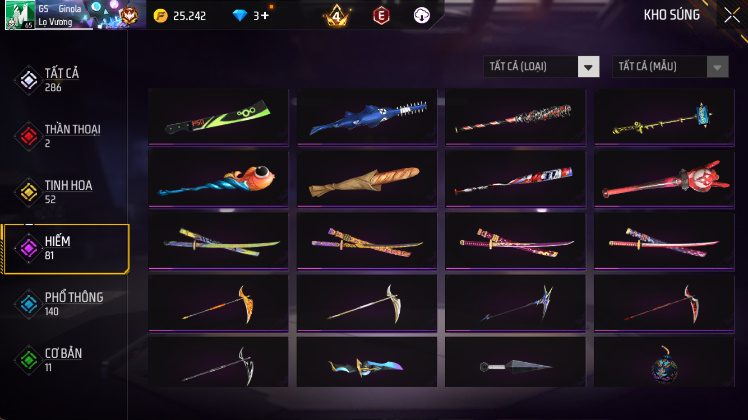The height and width of the screenshot is (420, 748).
Task: Select the goldfish-headed blue bat skin
Action: click(x=218, y=180)
